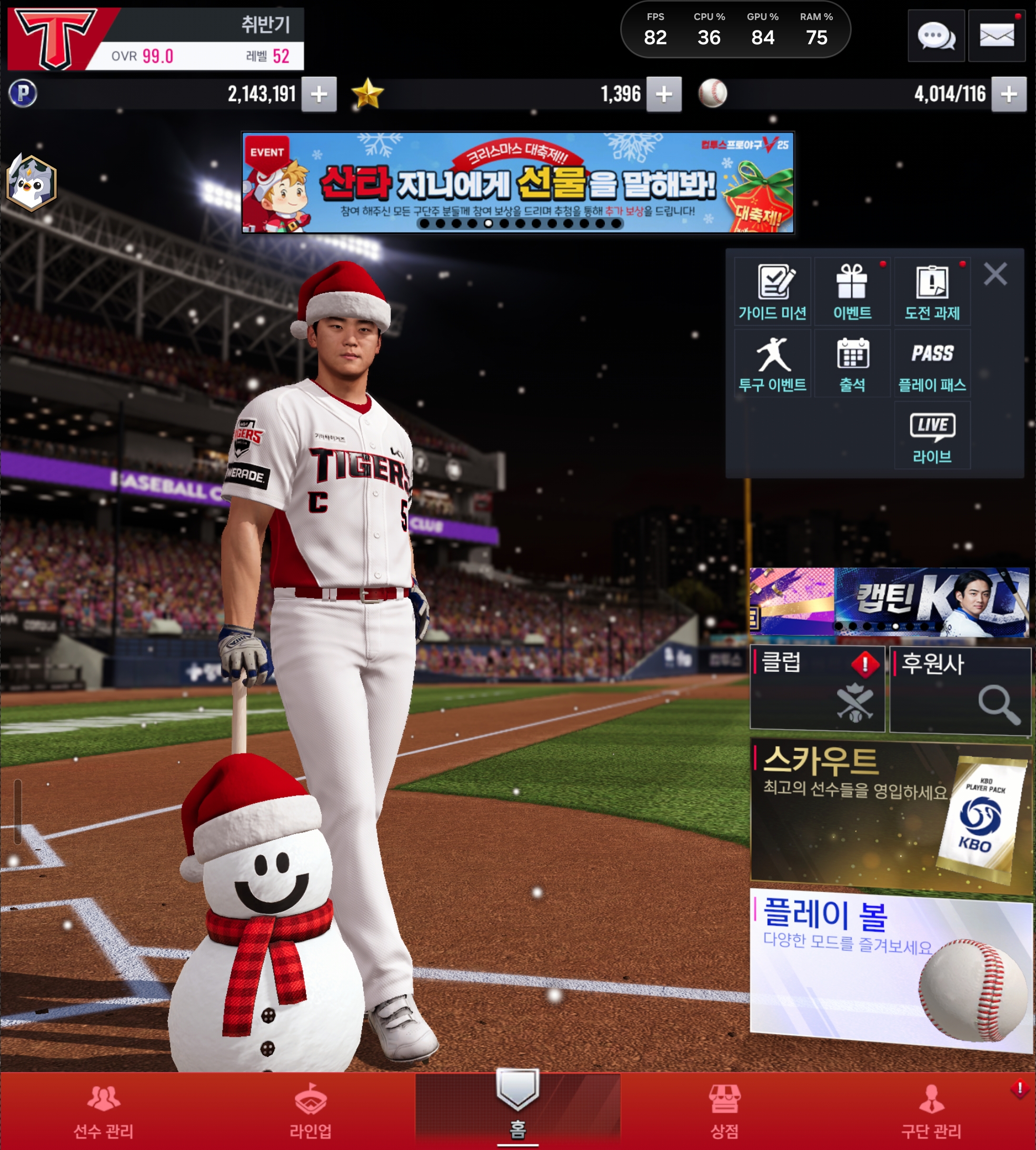Open 스카우트 to recruit players
This screenshot has height=1150, width=1036.
coord(890,813)
